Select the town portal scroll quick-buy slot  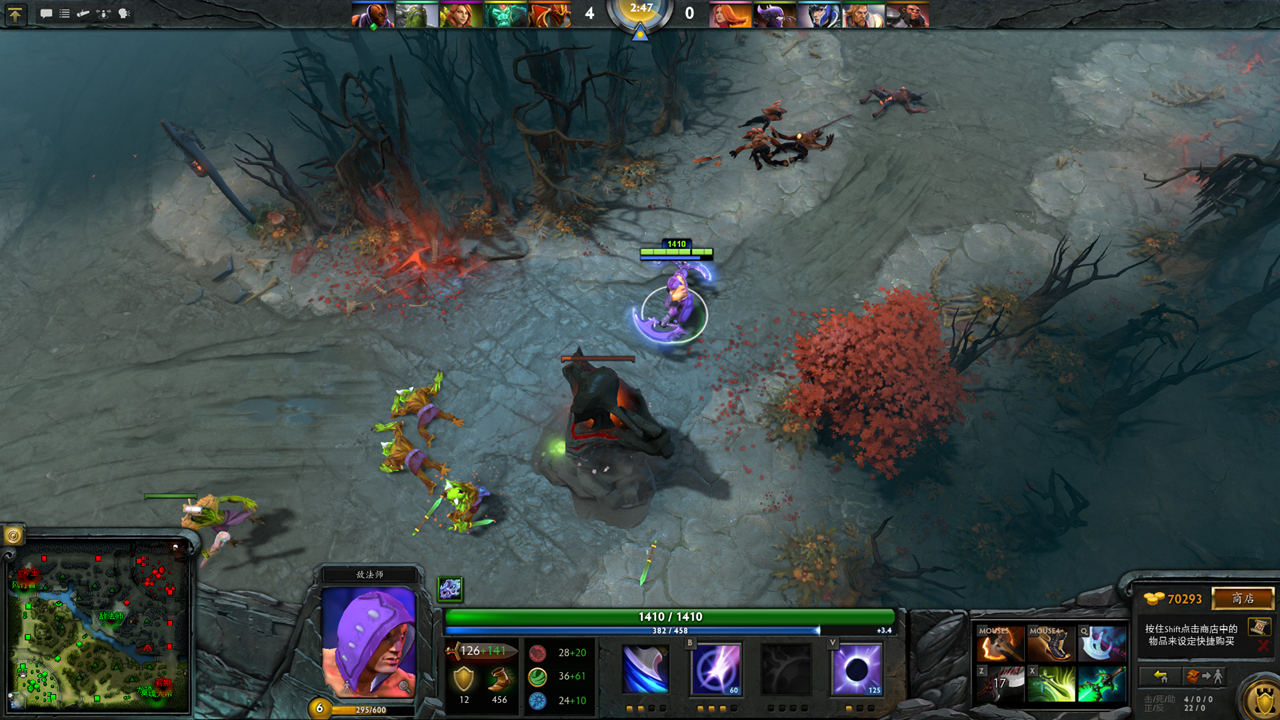(x=1259, y=626)
